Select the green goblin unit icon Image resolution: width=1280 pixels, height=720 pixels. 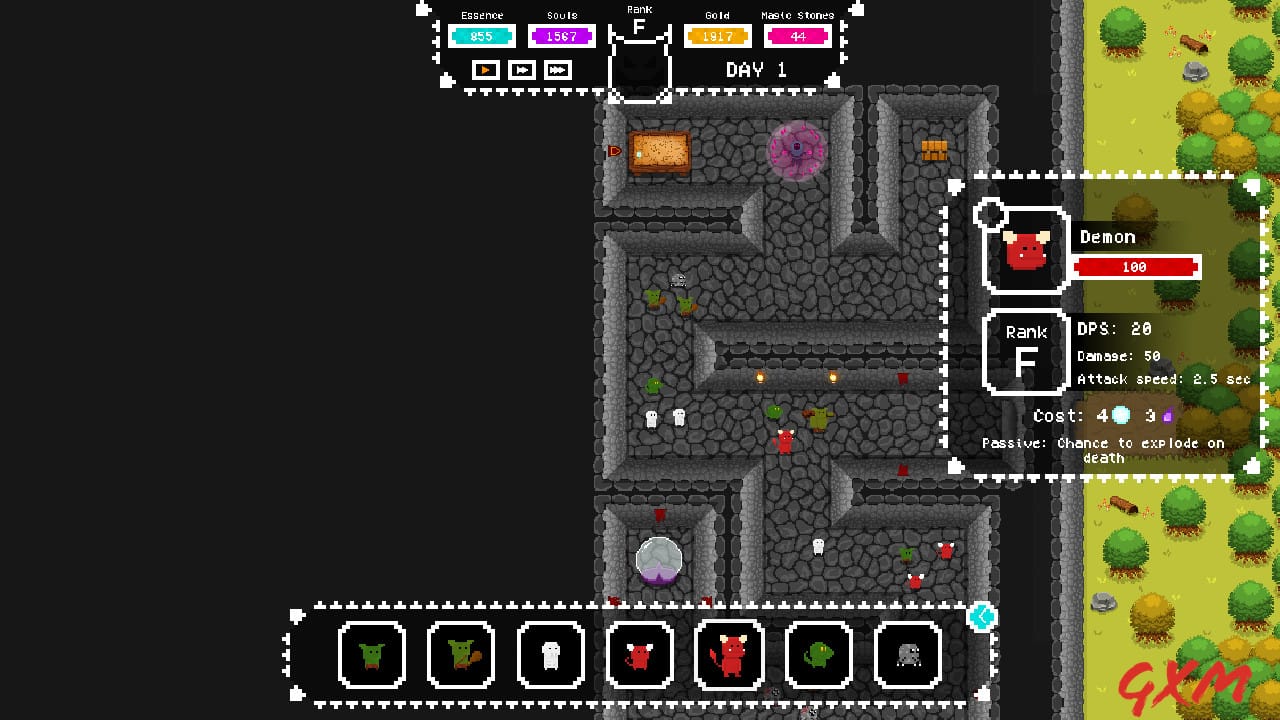click(372, 655)
